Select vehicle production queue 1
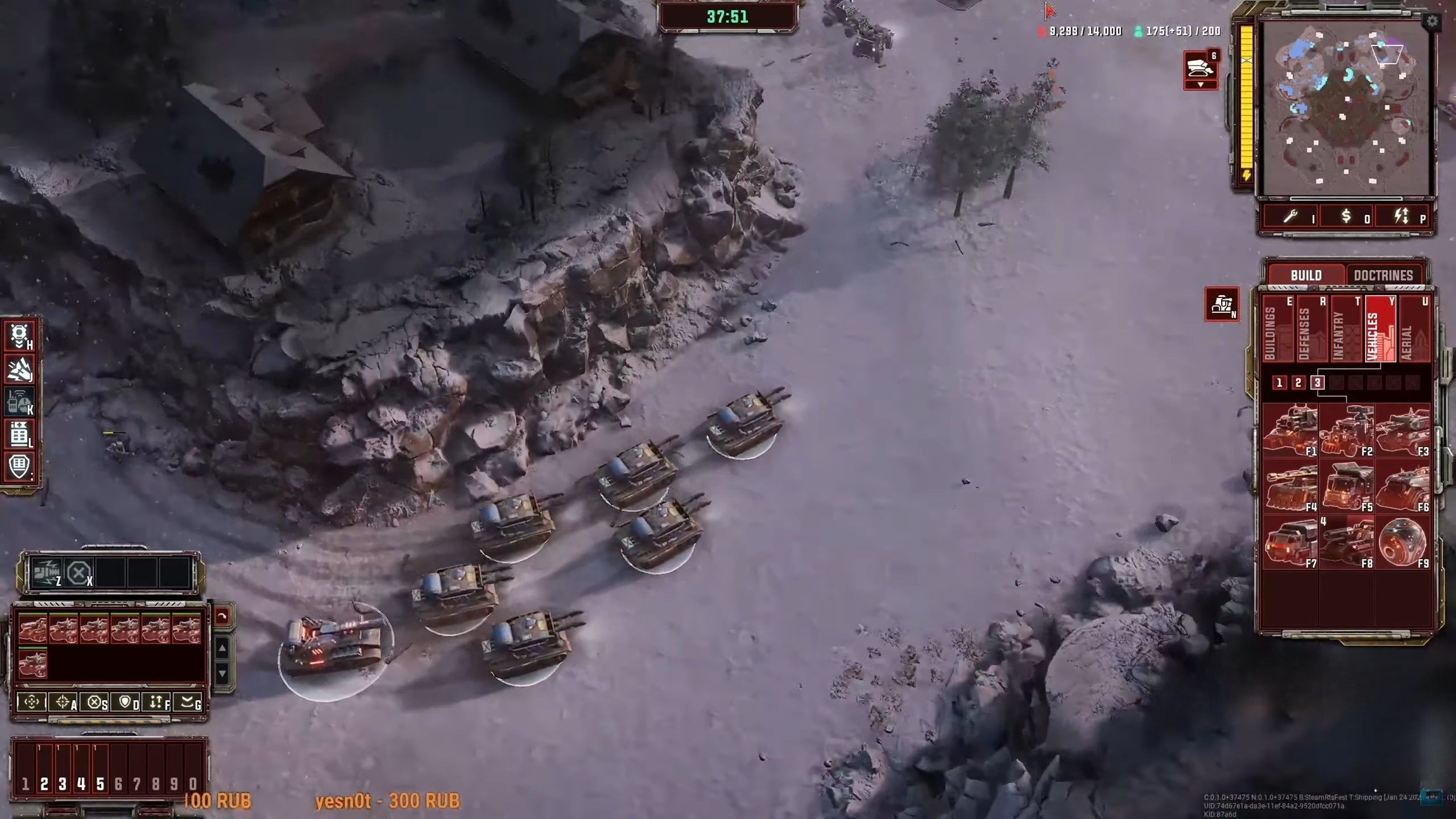1456x819 pixels. point(1279,383)
